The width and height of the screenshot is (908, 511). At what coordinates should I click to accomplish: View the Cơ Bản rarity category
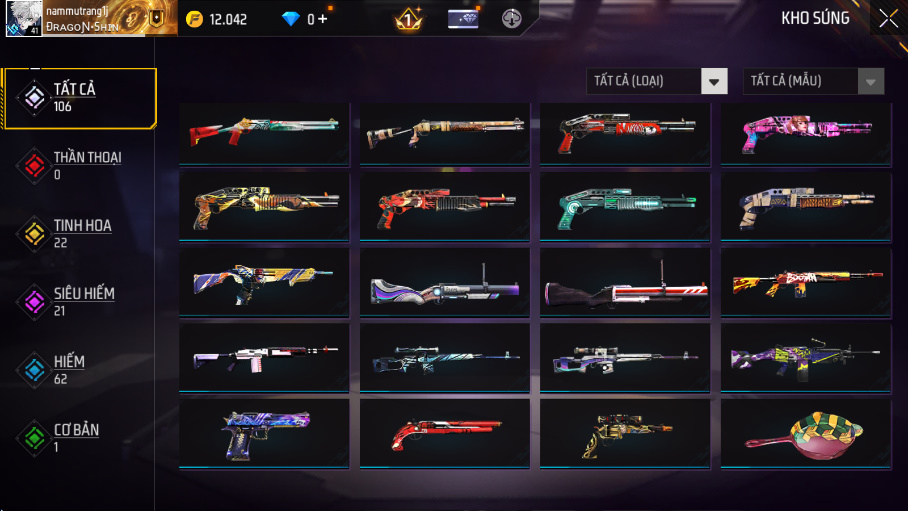(x=79, y=437)
